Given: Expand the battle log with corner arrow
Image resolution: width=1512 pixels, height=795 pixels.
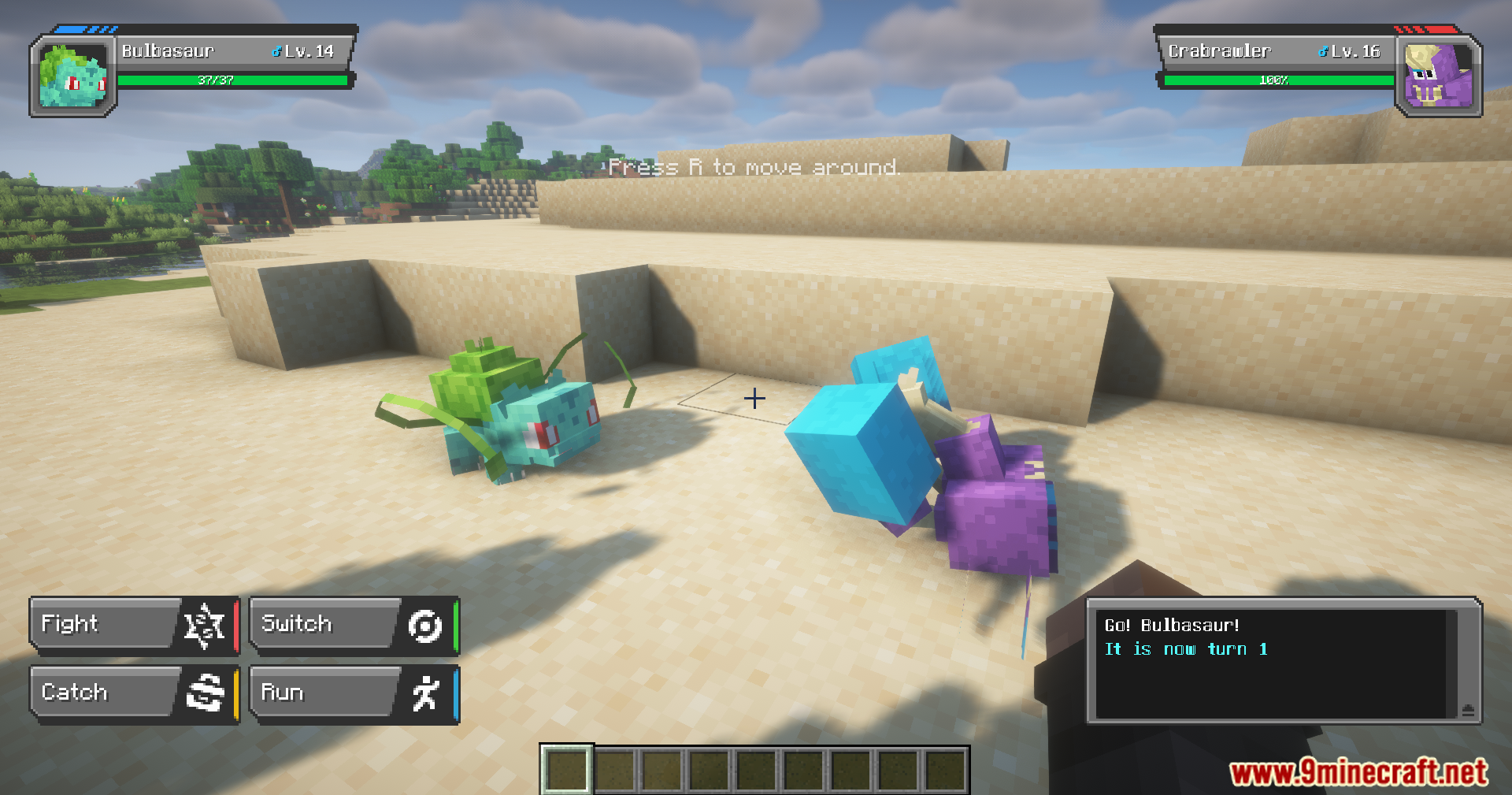Looking at the screenshot, I should click(1468, 710).
